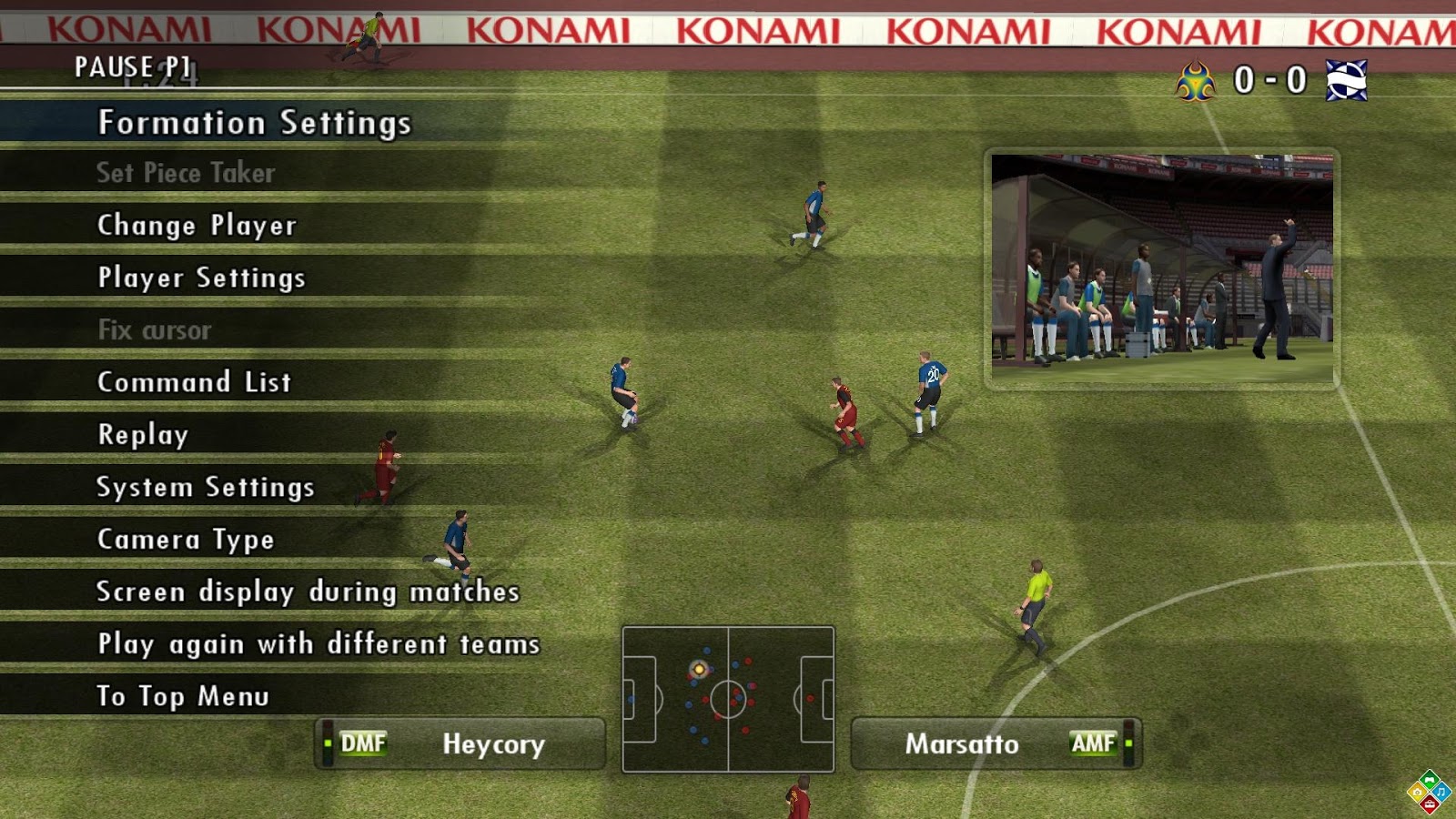Click the AMF position badge next to Marsatto
Viewport: 1456px width, 819px height.
pos(1096,742)
